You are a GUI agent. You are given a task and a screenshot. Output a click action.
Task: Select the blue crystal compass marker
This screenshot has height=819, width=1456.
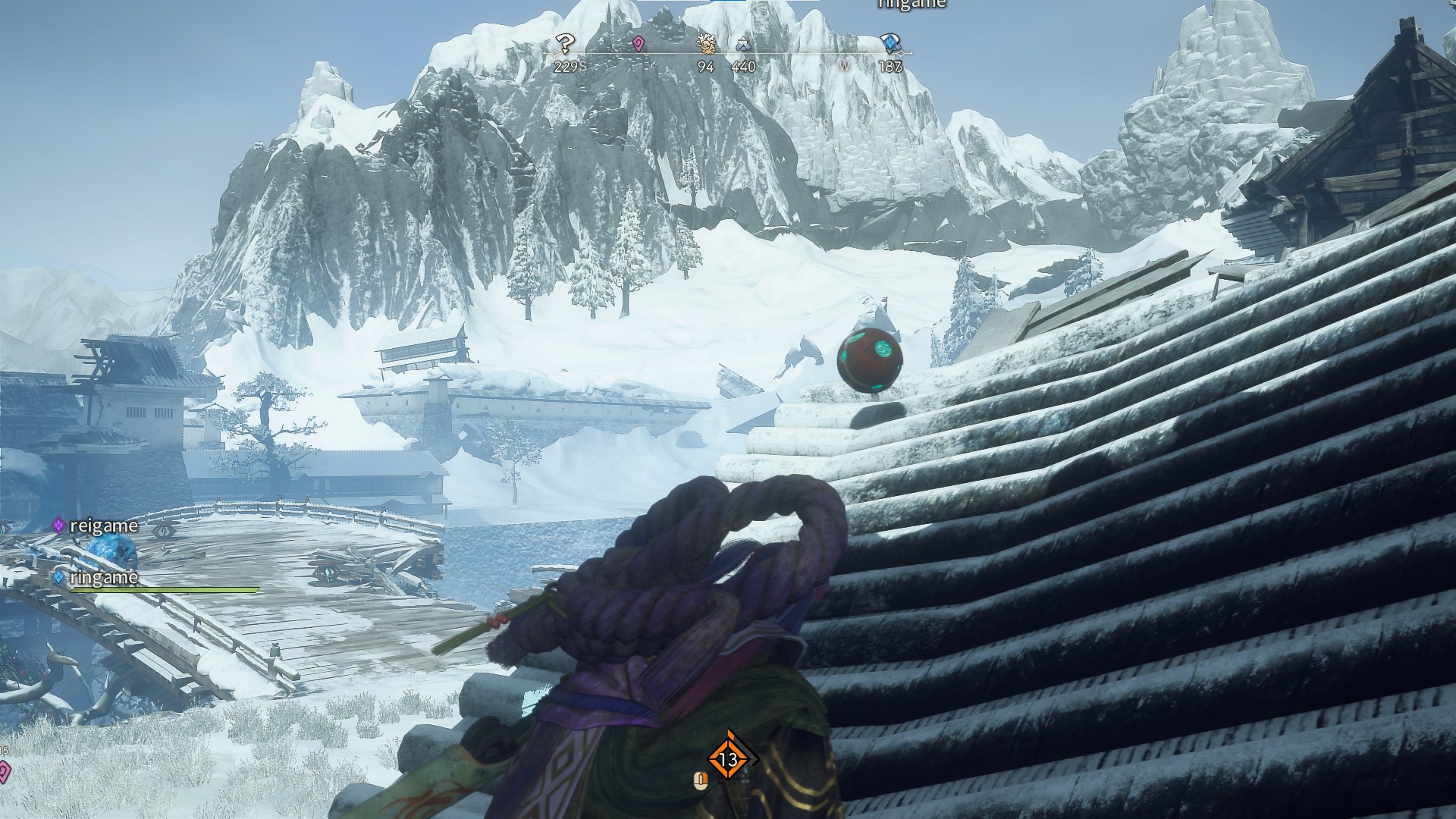click(890, 43)
